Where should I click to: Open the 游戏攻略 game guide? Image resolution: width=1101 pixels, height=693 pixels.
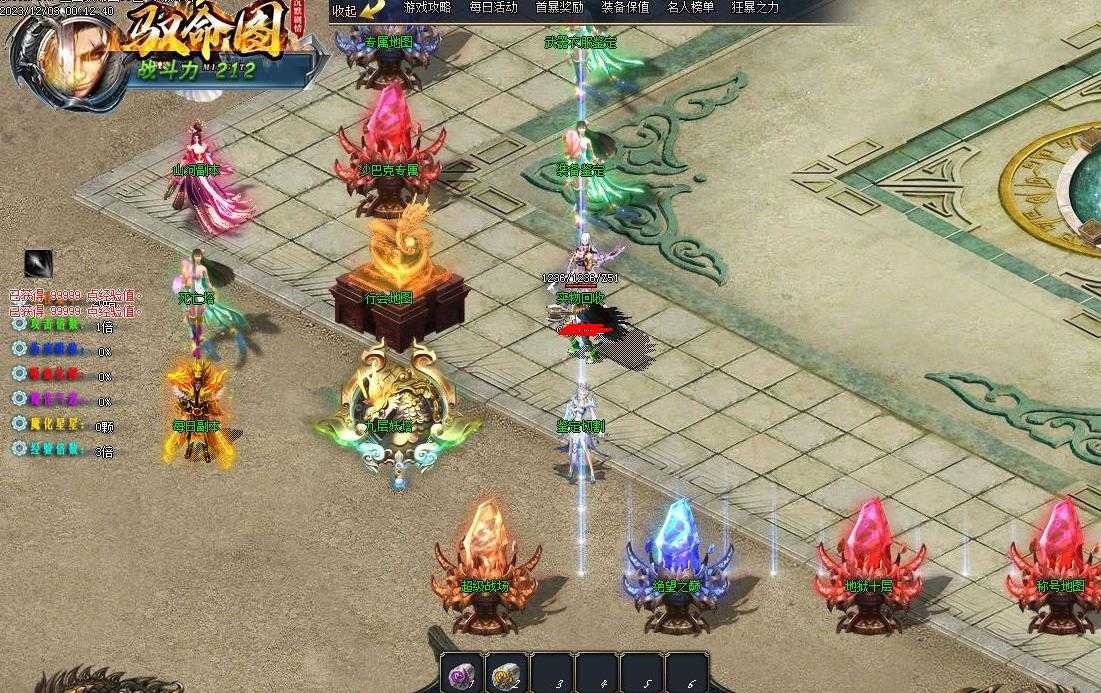point(427,8)
